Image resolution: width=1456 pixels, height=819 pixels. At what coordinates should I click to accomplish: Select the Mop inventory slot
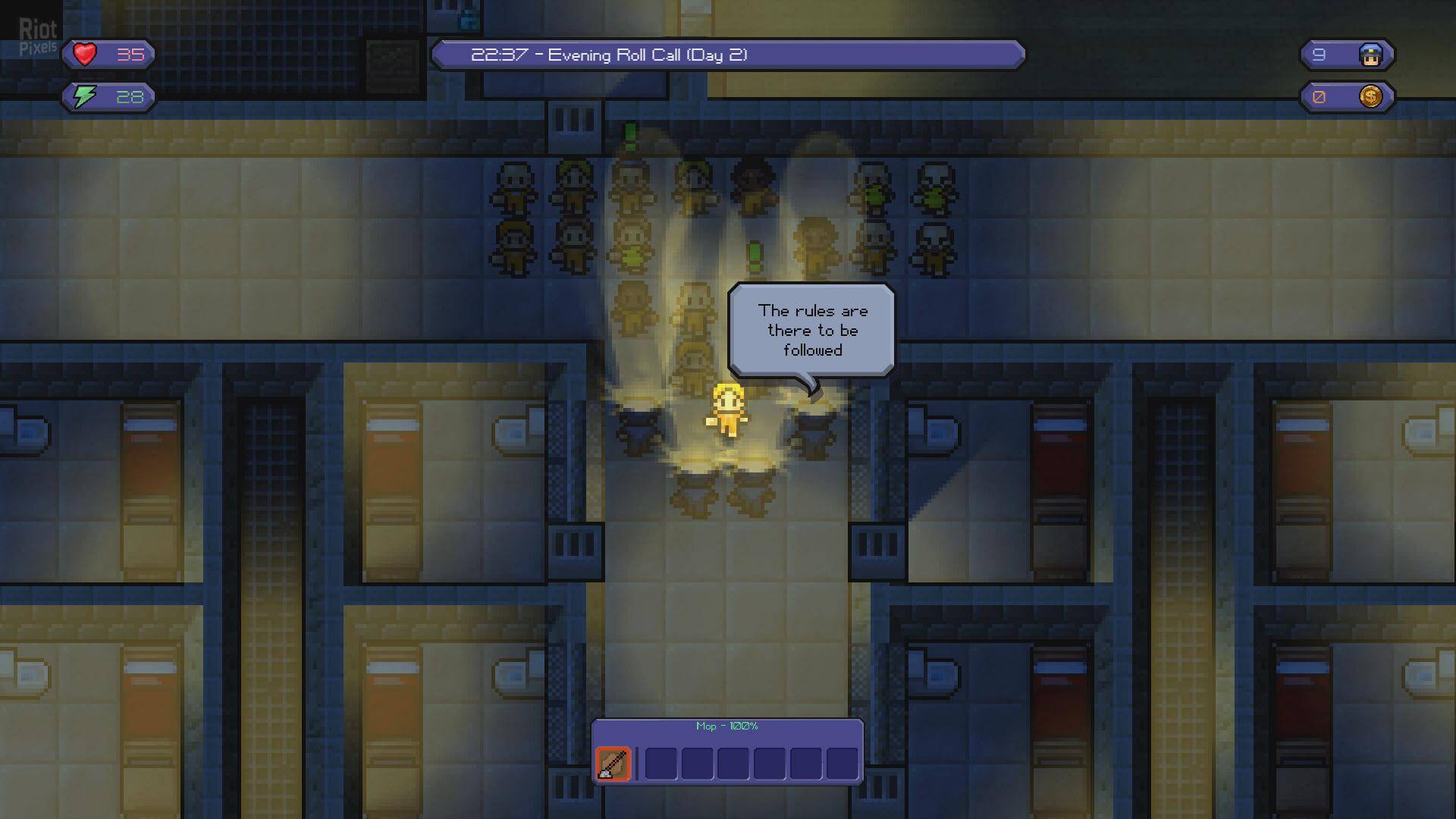[613, 764]
